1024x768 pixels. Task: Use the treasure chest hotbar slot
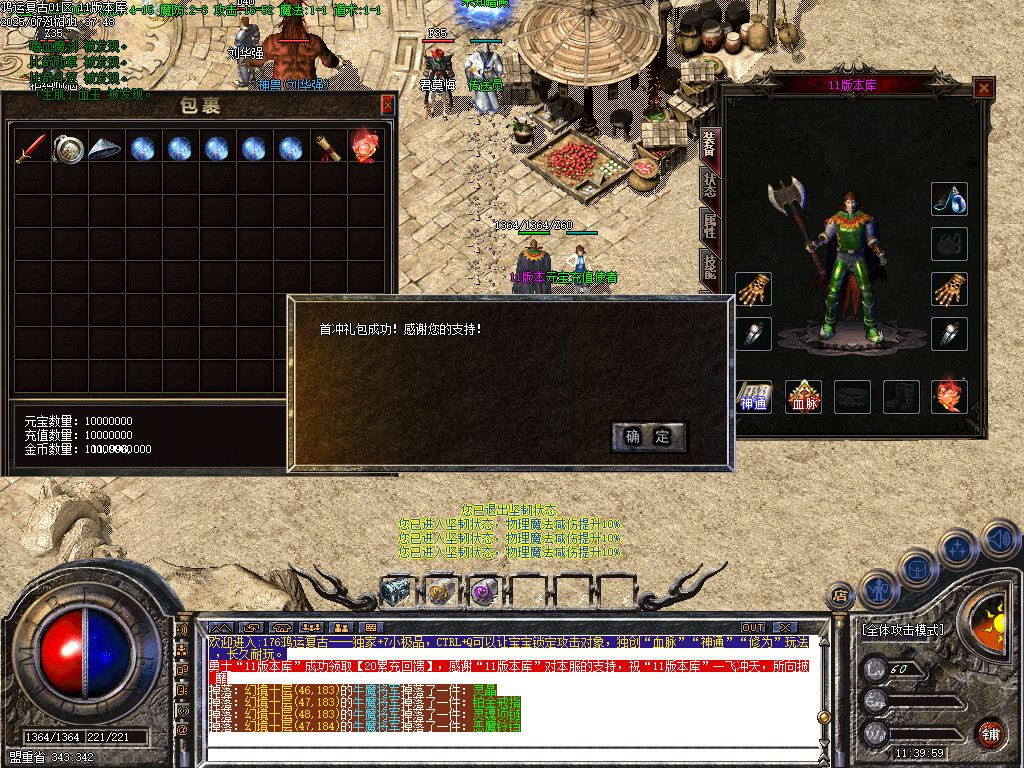[x=395, y=592]
